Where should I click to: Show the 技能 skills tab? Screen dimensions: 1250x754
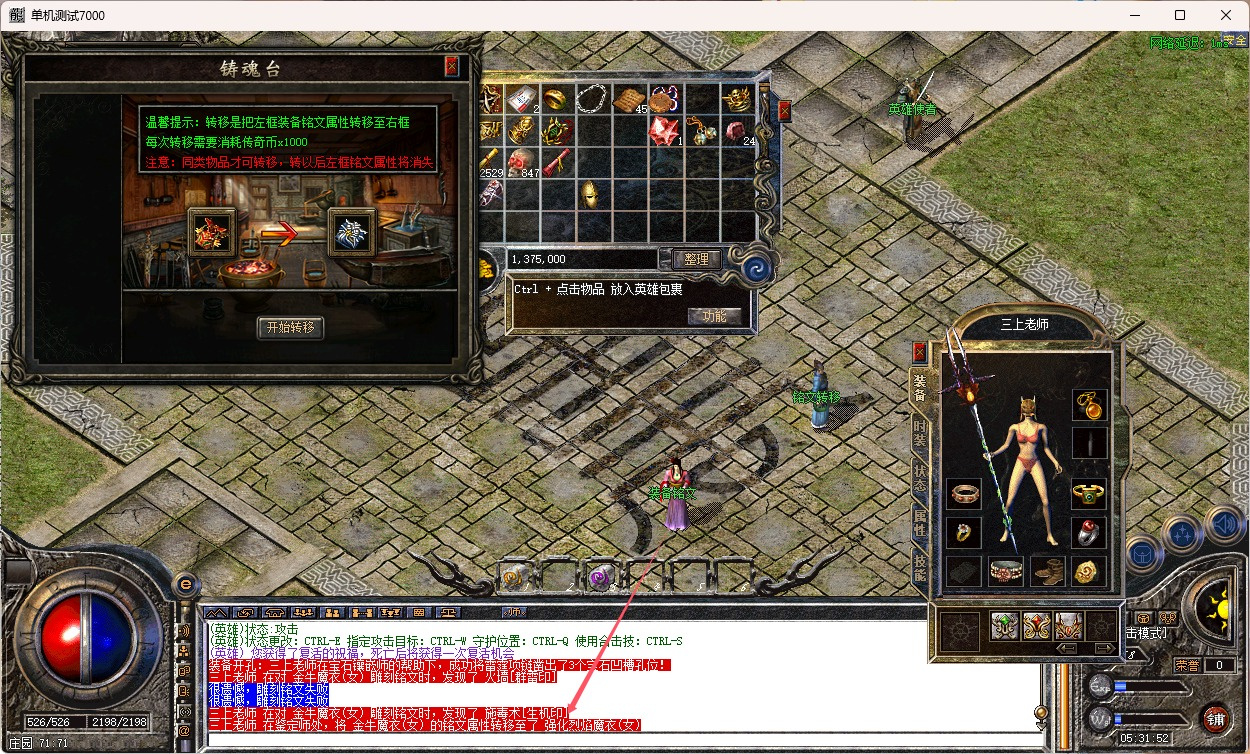tap(920, 564)
